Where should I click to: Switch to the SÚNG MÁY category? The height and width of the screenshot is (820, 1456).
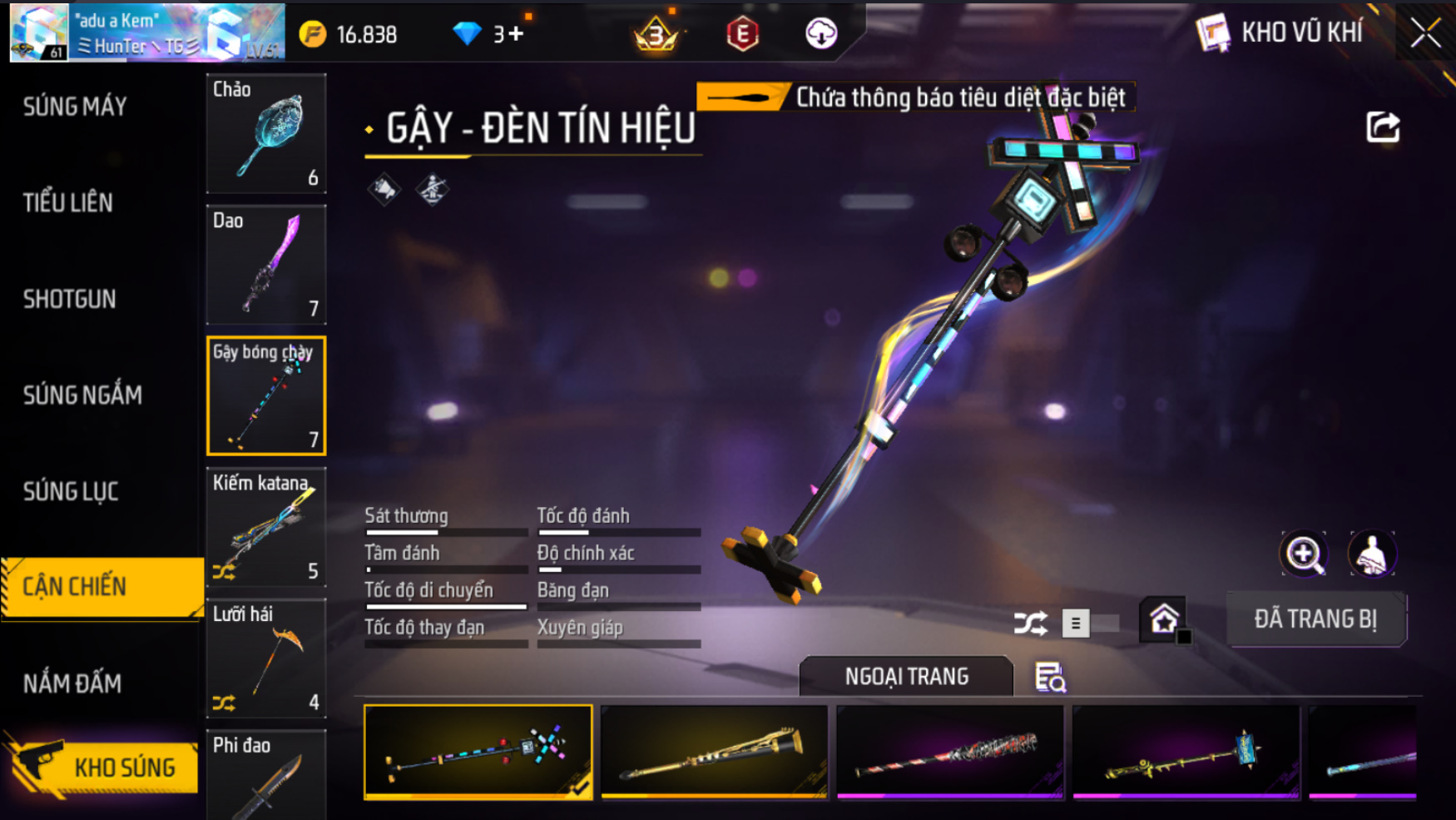click(x=75, y=107)
